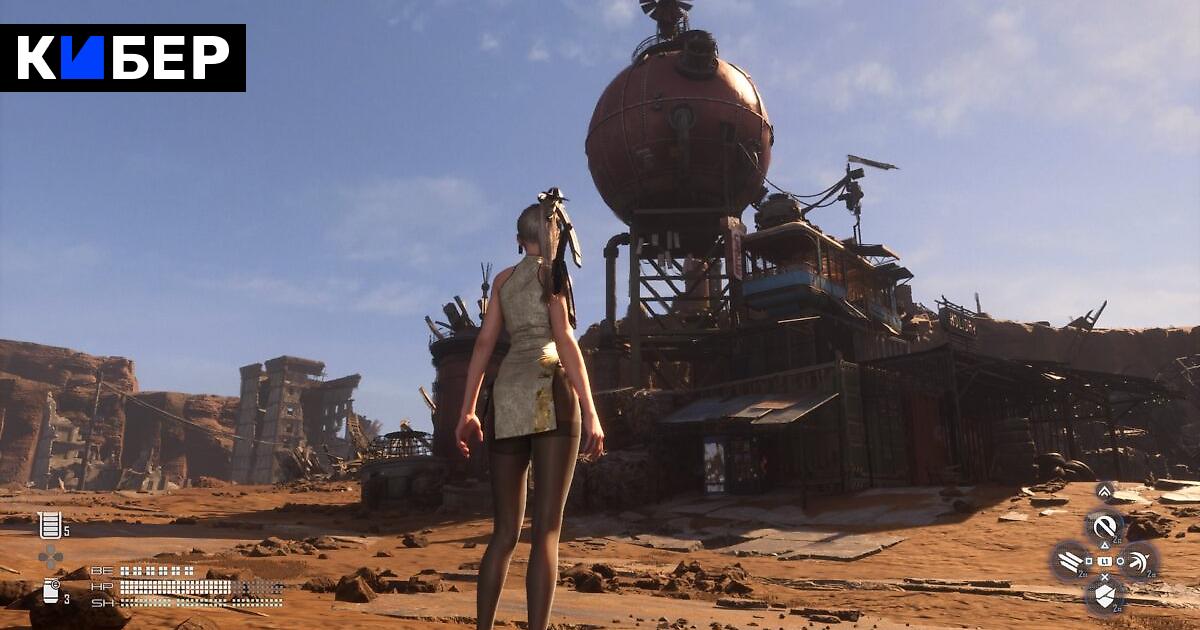Use the Tumbler healing potion icon
This screenshot has width=1200, height=630.
[49, 524]
